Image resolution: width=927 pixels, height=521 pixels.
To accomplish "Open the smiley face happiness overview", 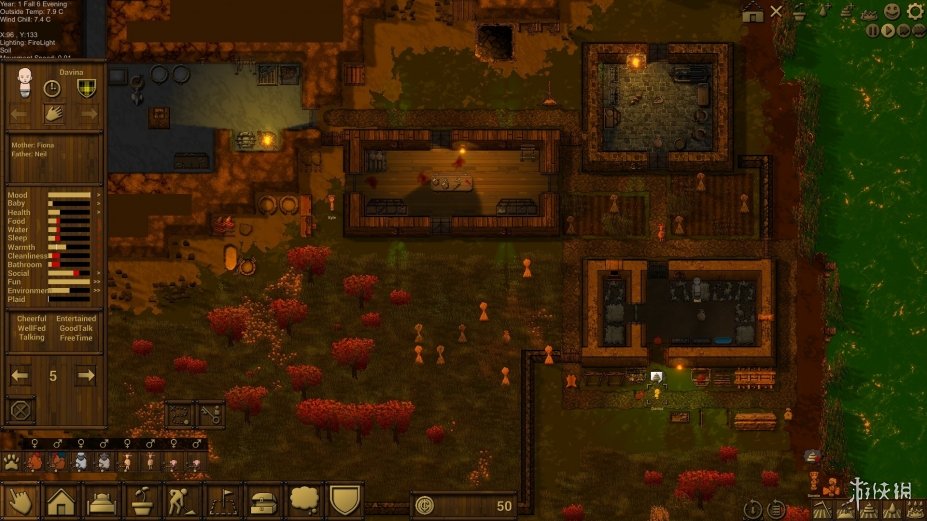I will pyautogui.click(x=891, y=11).
